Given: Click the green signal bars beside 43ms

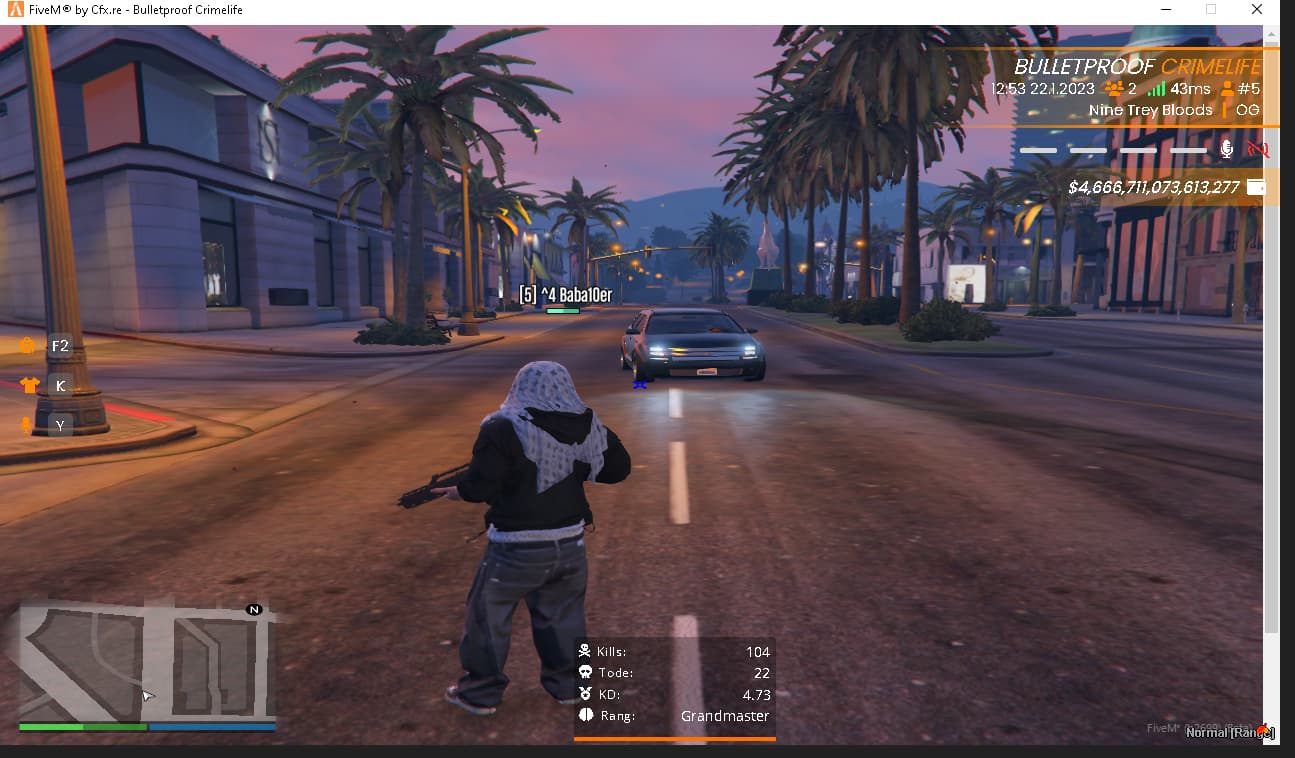Looking at the screenshot, I should point(1156,89).
